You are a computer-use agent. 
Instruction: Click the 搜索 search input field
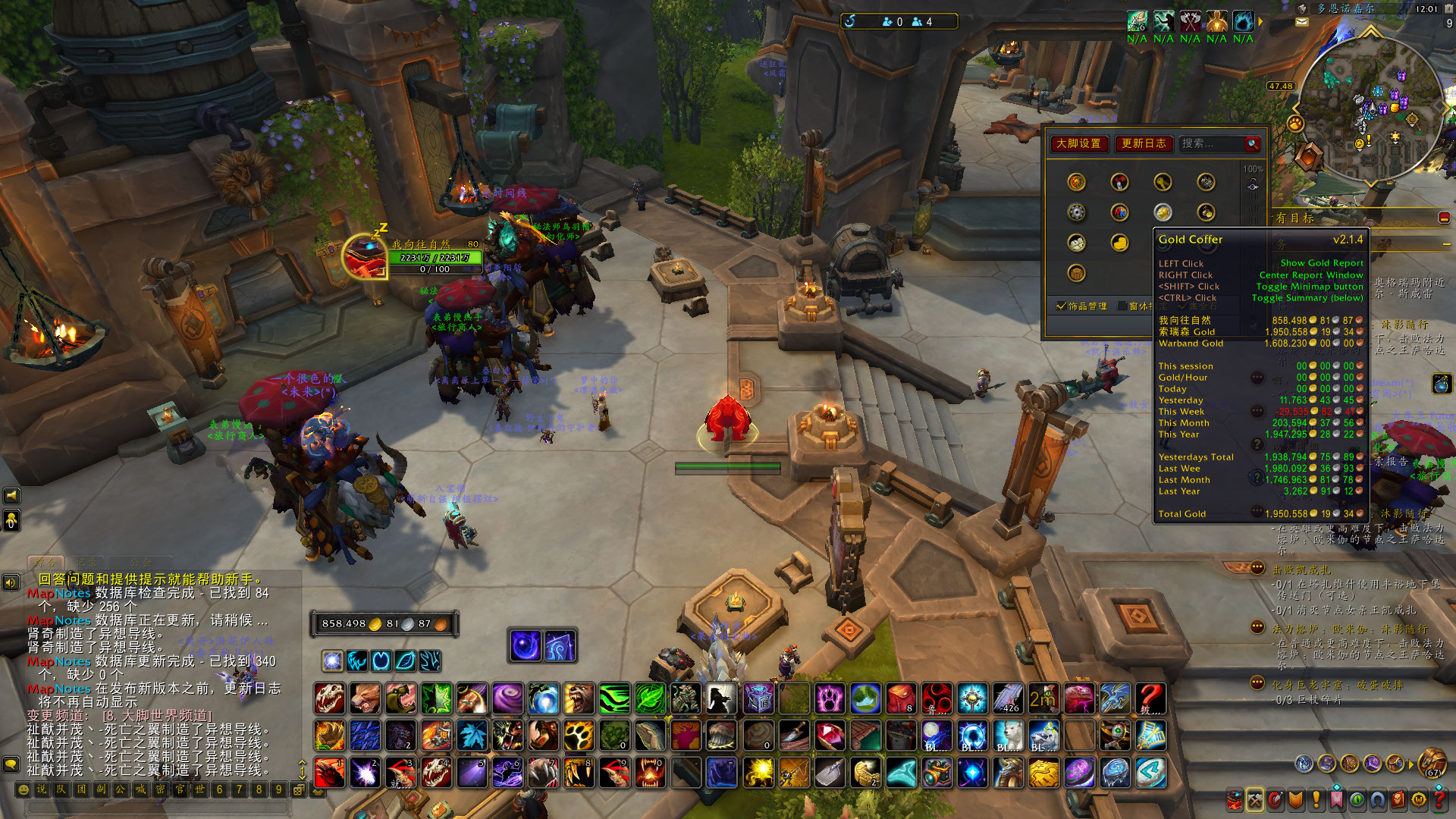(1212, 143)
